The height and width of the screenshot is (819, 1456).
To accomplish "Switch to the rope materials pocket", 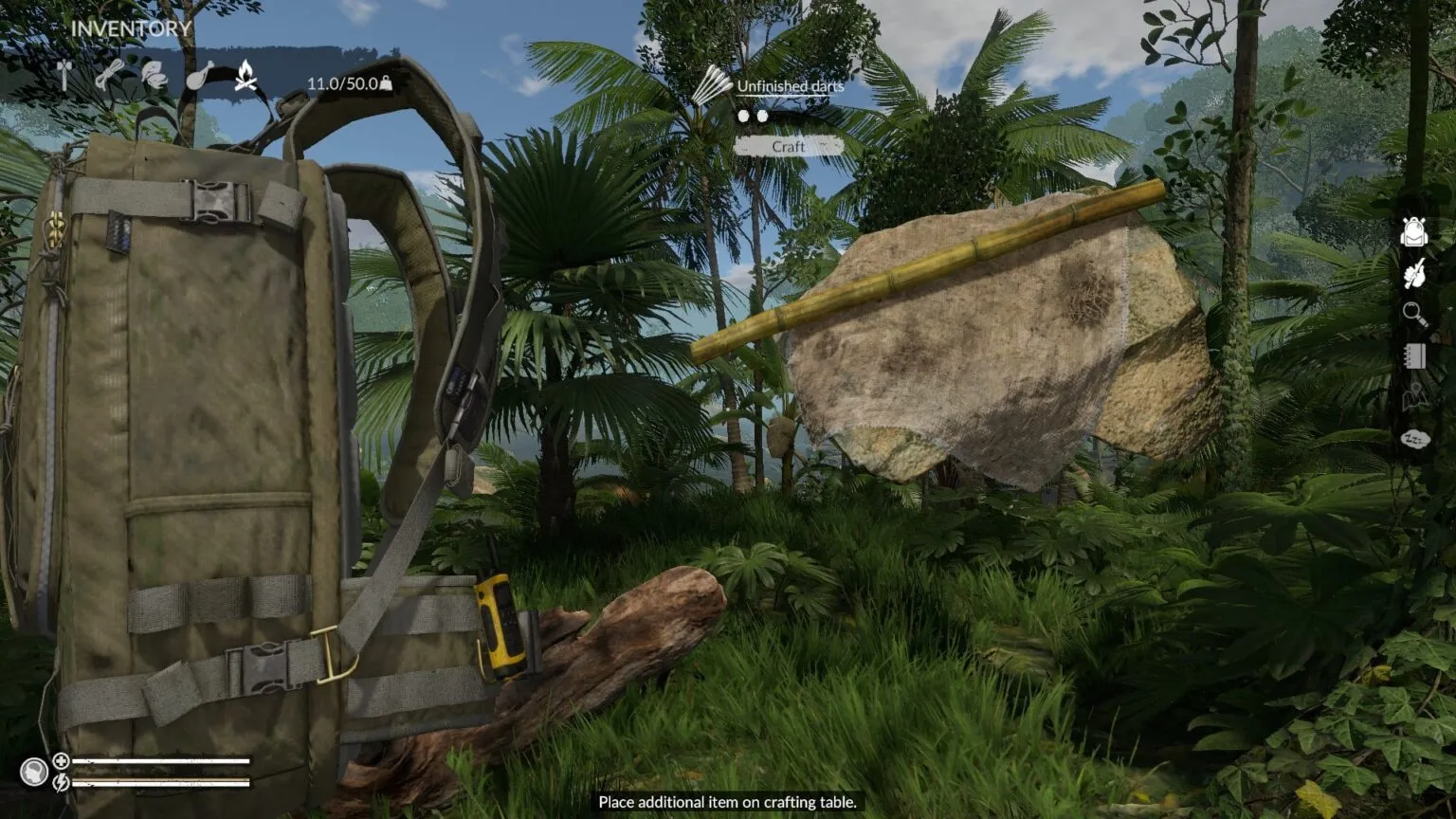I will 109,75.
